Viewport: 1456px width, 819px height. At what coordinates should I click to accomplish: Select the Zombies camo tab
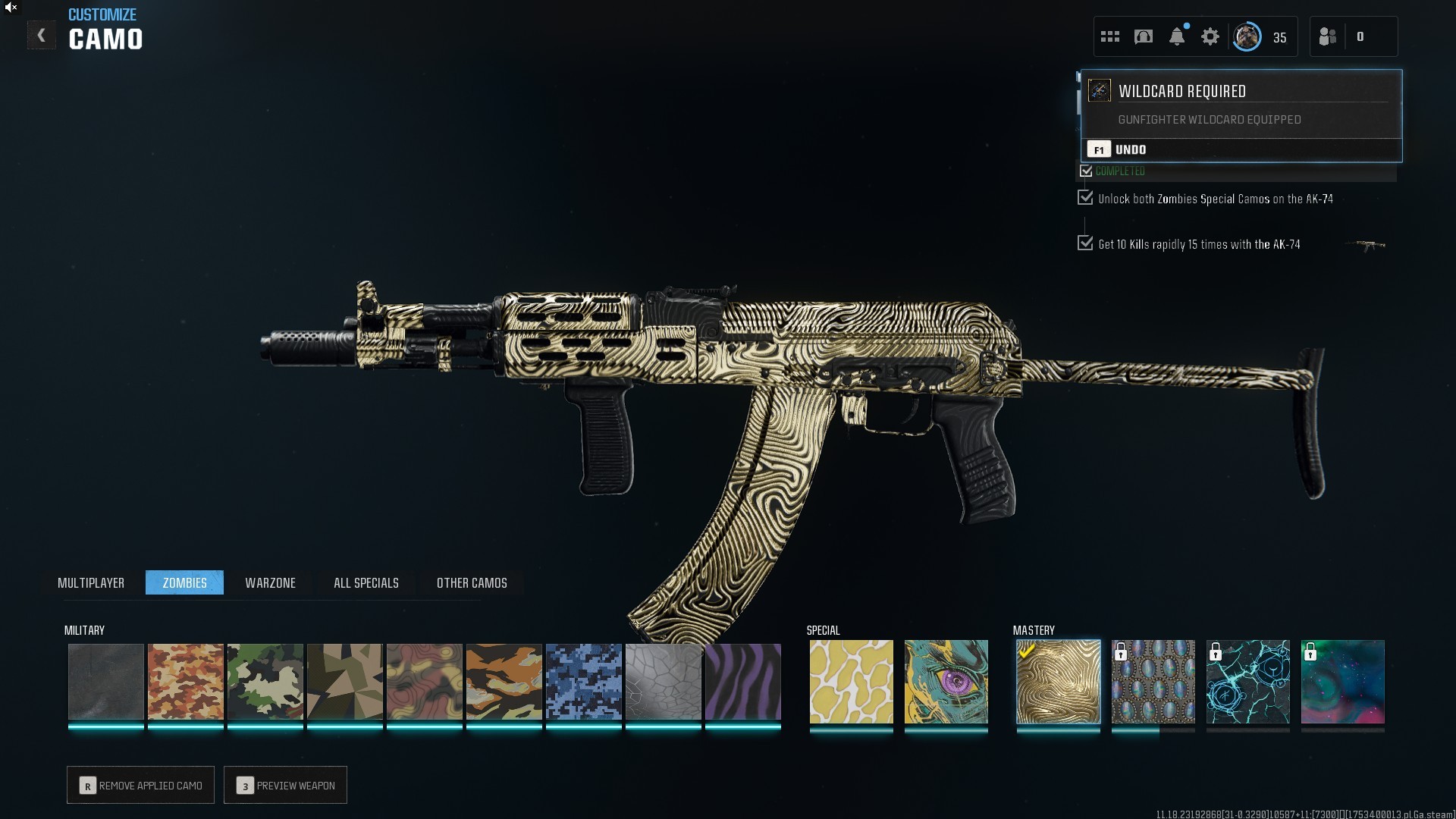coord(184,582)
